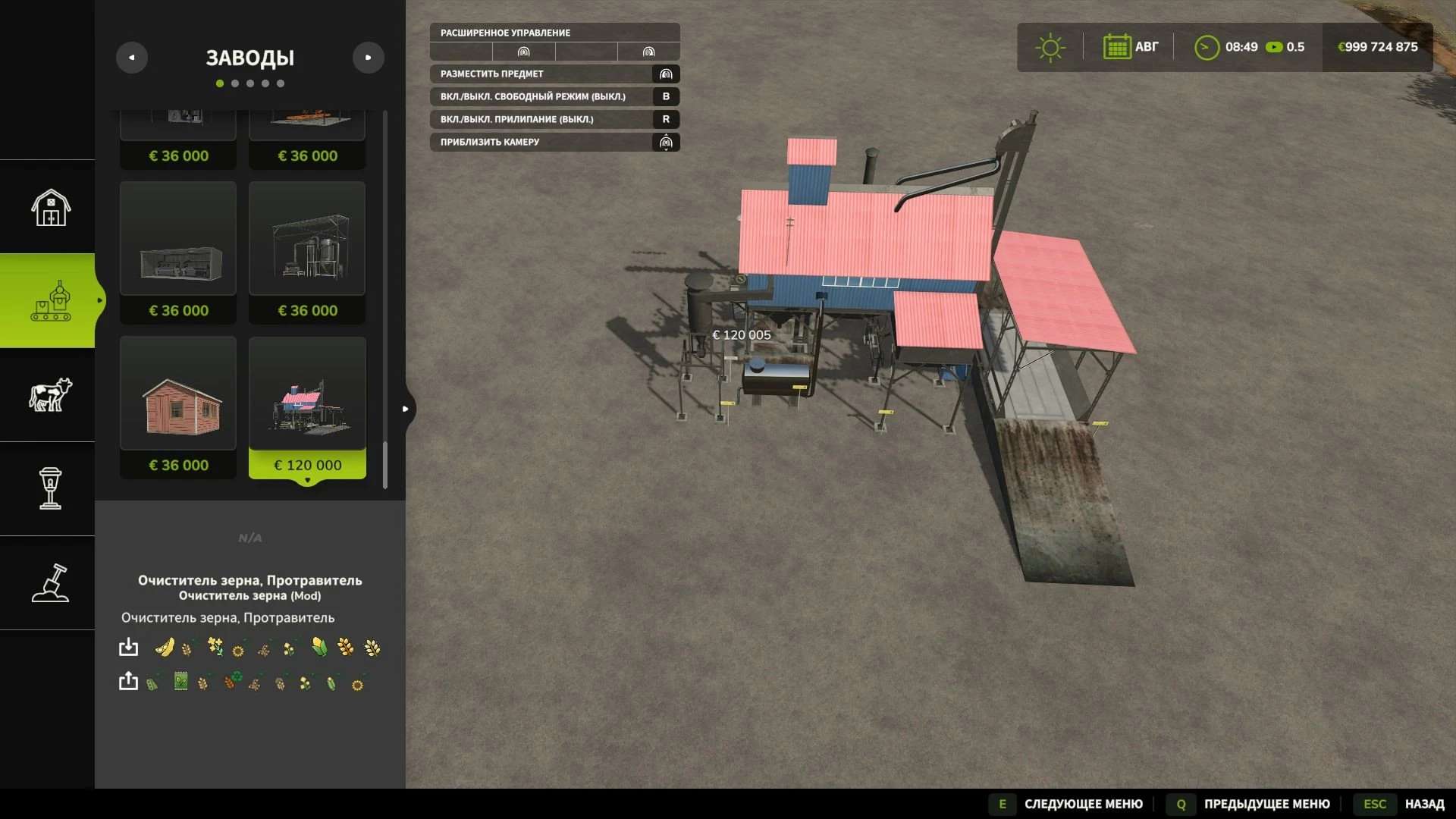
Task: Select the container workshop for €36 000
Action: [178, 253]
